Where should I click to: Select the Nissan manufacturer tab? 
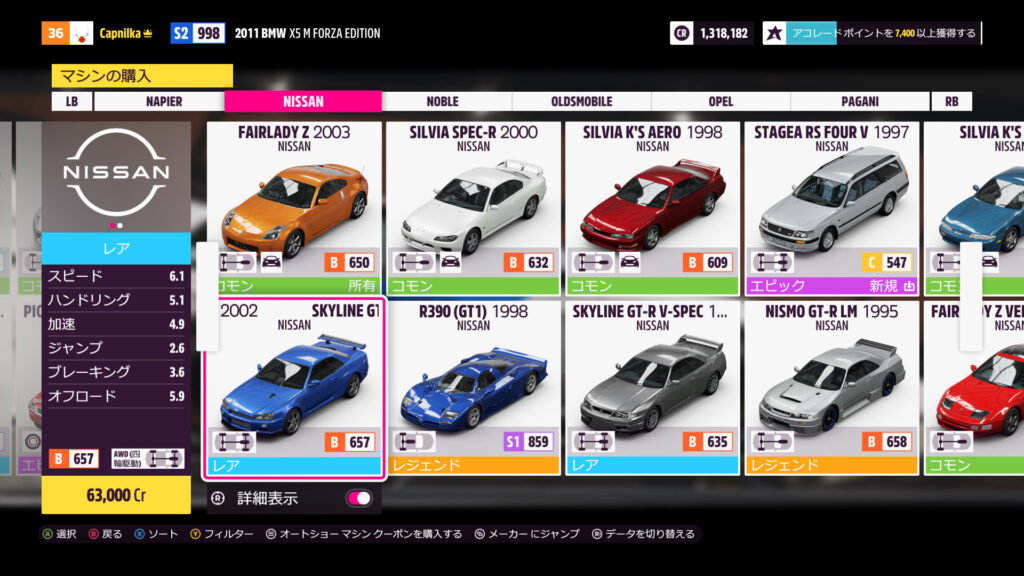click(x=303, y=101)
